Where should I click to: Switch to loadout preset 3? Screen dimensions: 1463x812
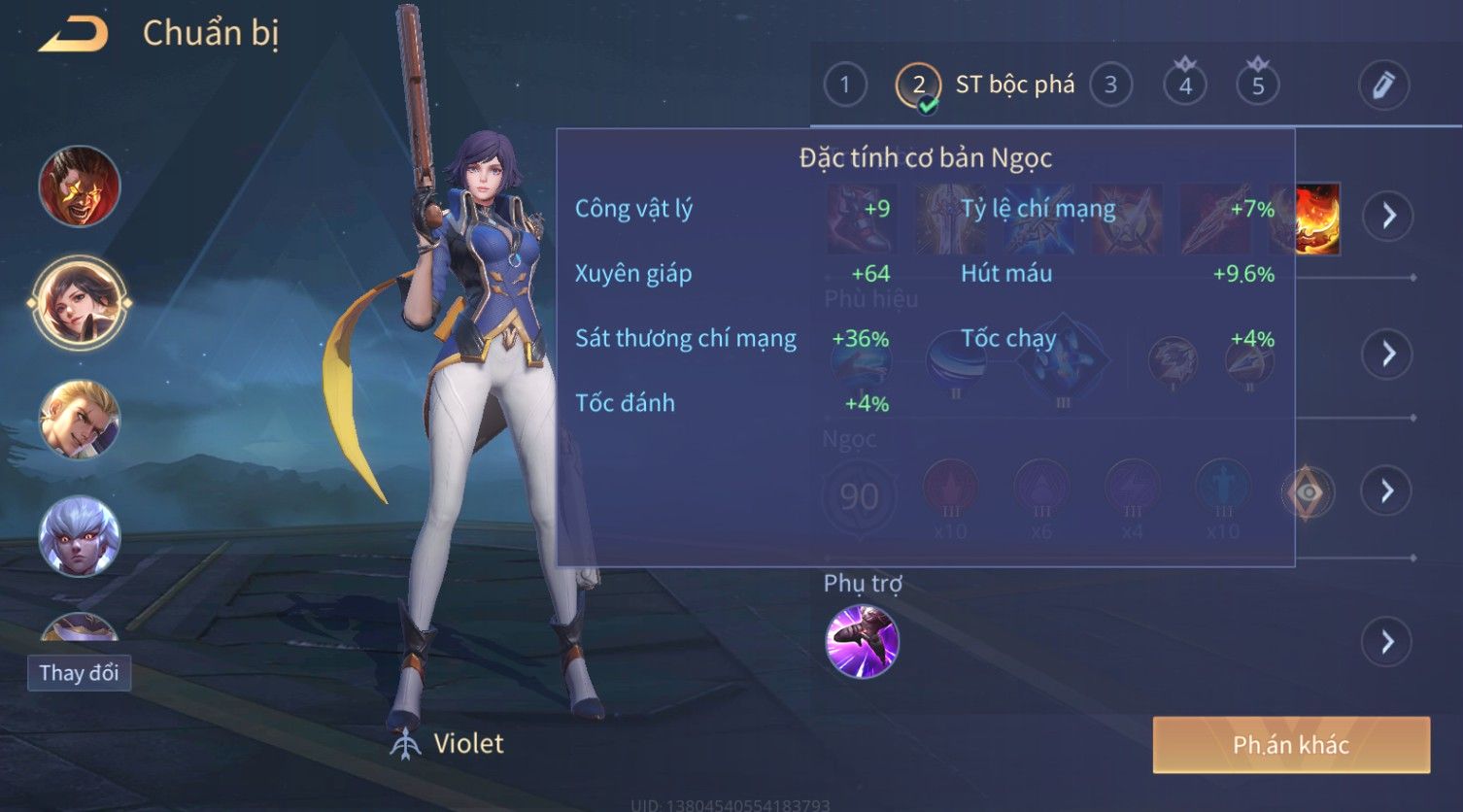1110,85
